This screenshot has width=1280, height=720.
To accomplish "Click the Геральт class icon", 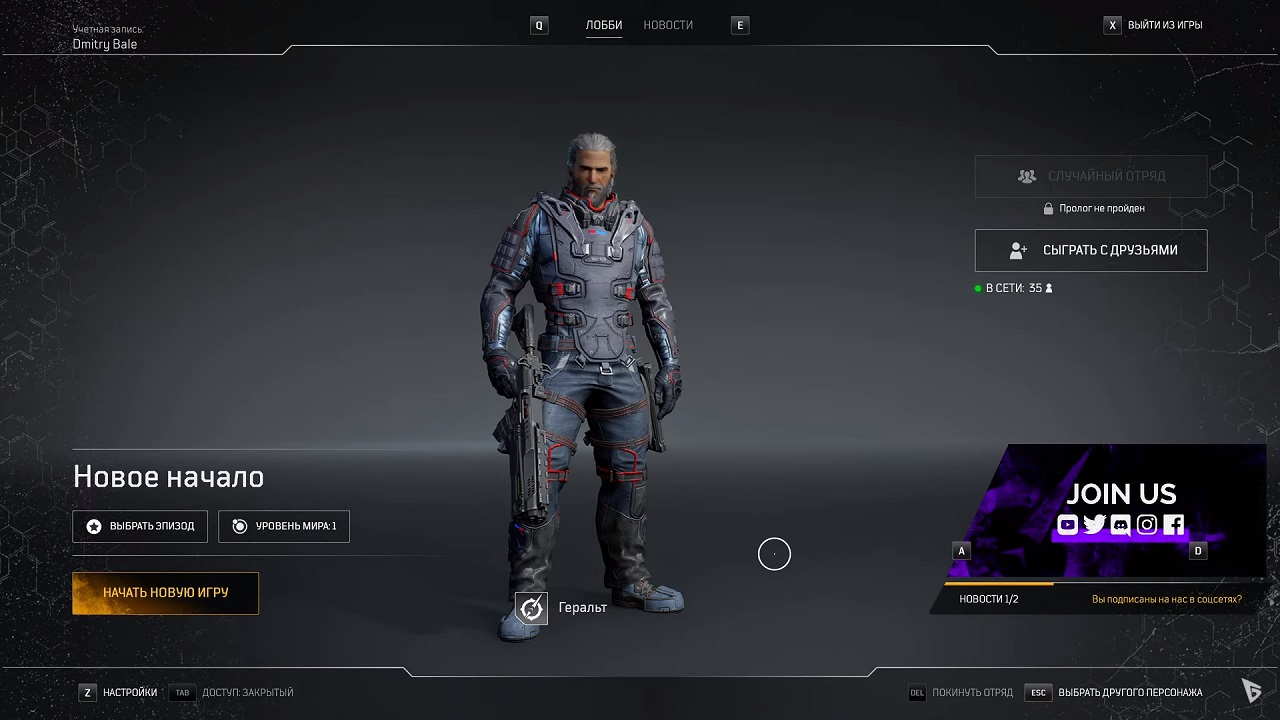I will click(x=532, y=608).
